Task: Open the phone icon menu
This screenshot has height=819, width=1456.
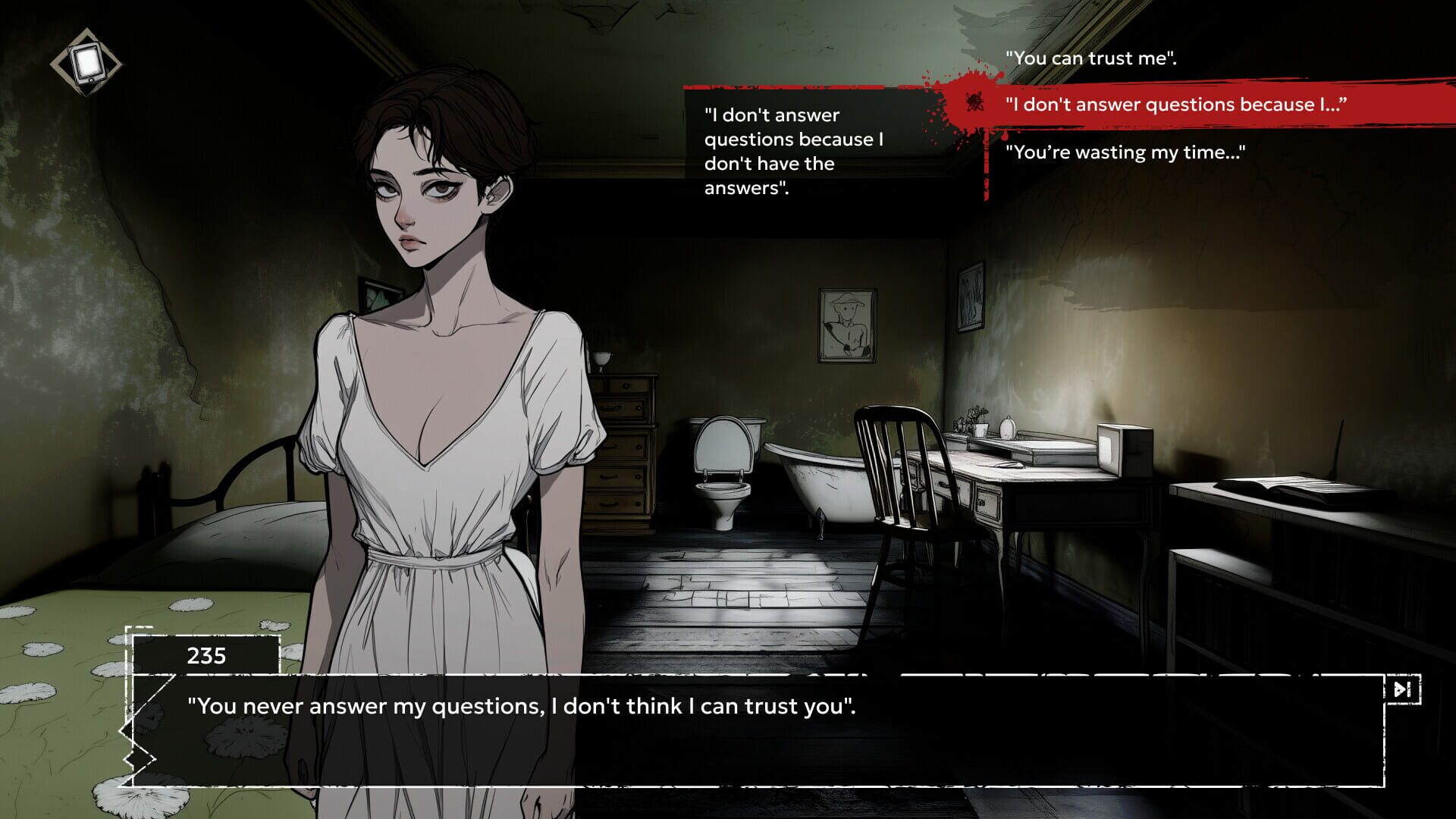Action: pos(86,63)
